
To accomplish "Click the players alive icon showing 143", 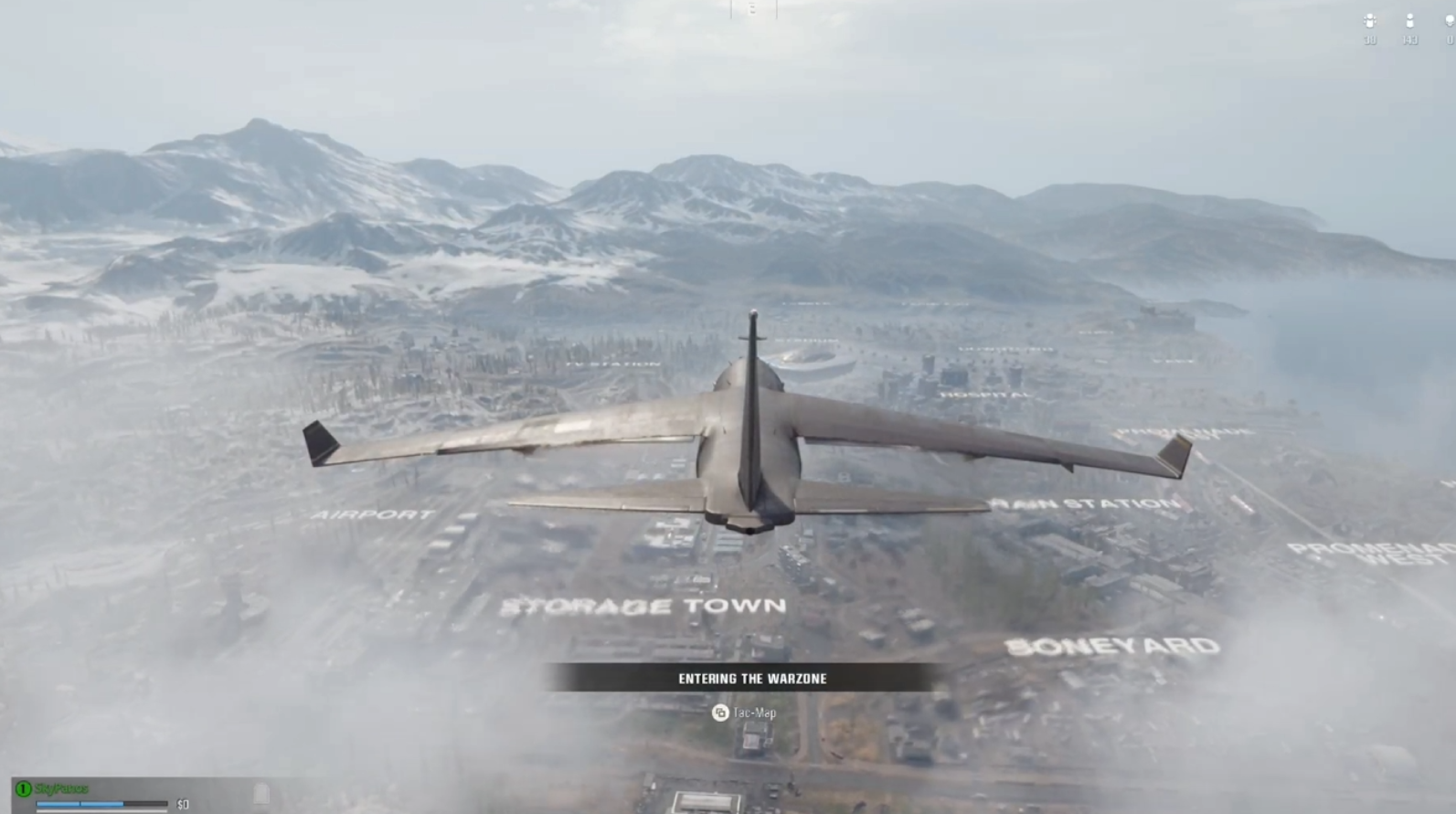I will pyautogui.click(x=1409, y=20).
